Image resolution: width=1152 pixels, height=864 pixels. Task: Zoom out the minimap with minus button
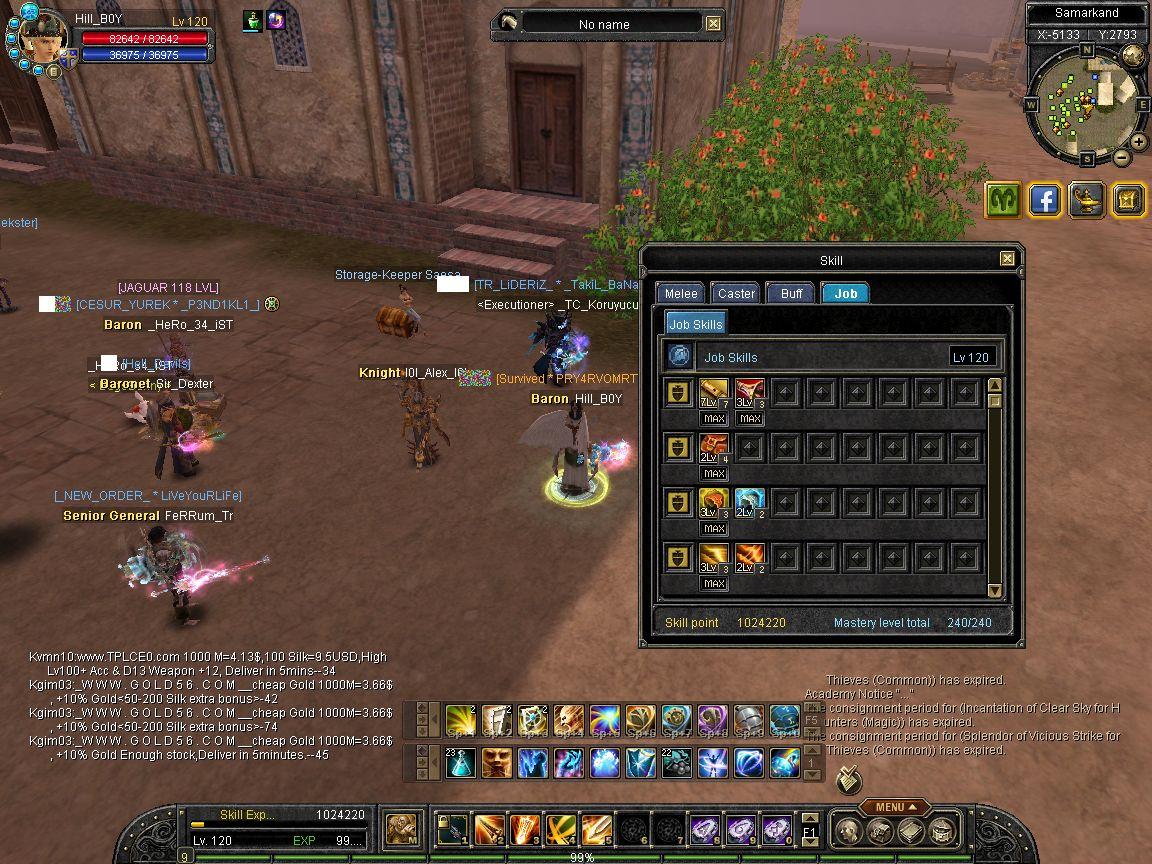pyautogui.click(x=1122, y=158)
